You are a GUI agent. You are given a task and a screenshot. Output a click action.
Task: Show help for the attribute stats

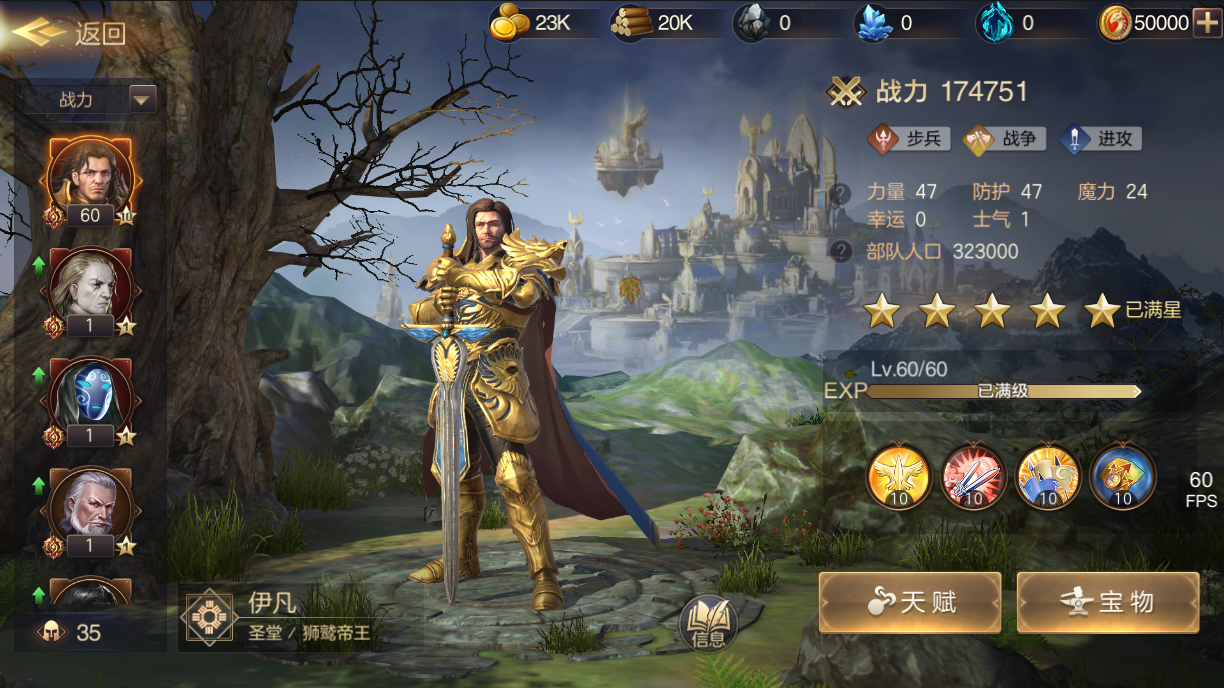[x=843, y=193]
